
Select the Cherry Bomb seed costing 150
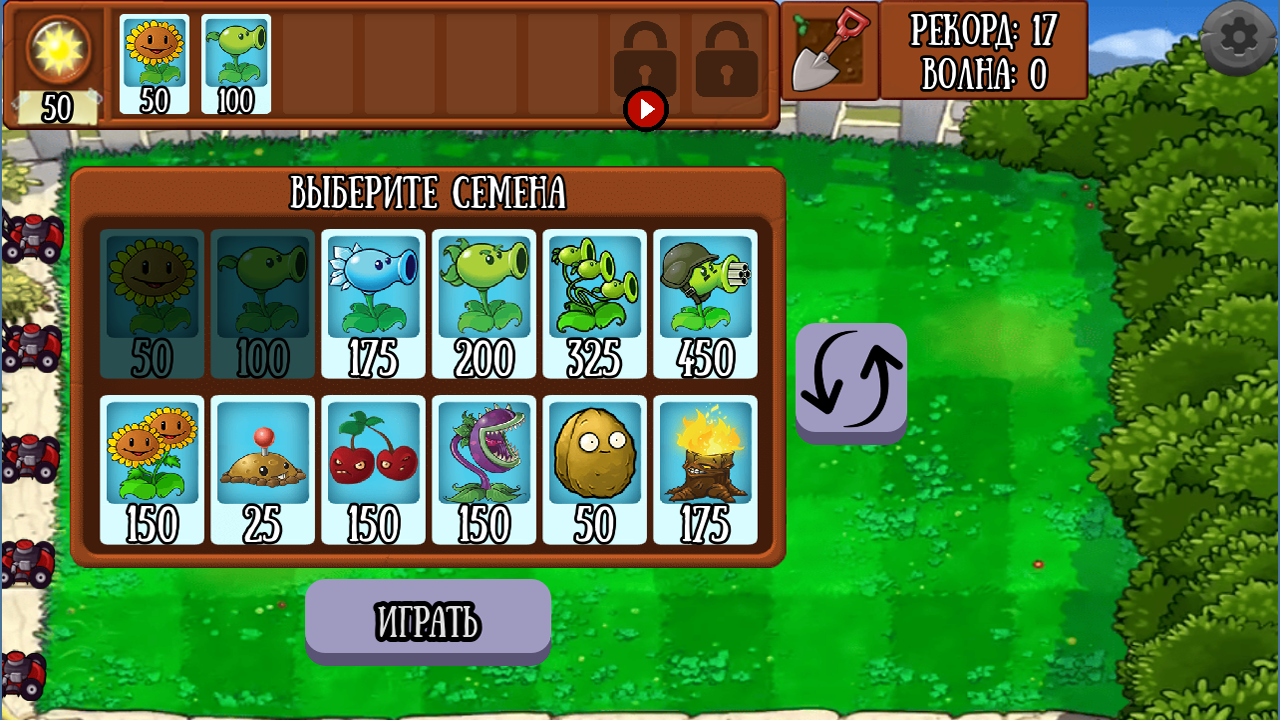point(373,470)
